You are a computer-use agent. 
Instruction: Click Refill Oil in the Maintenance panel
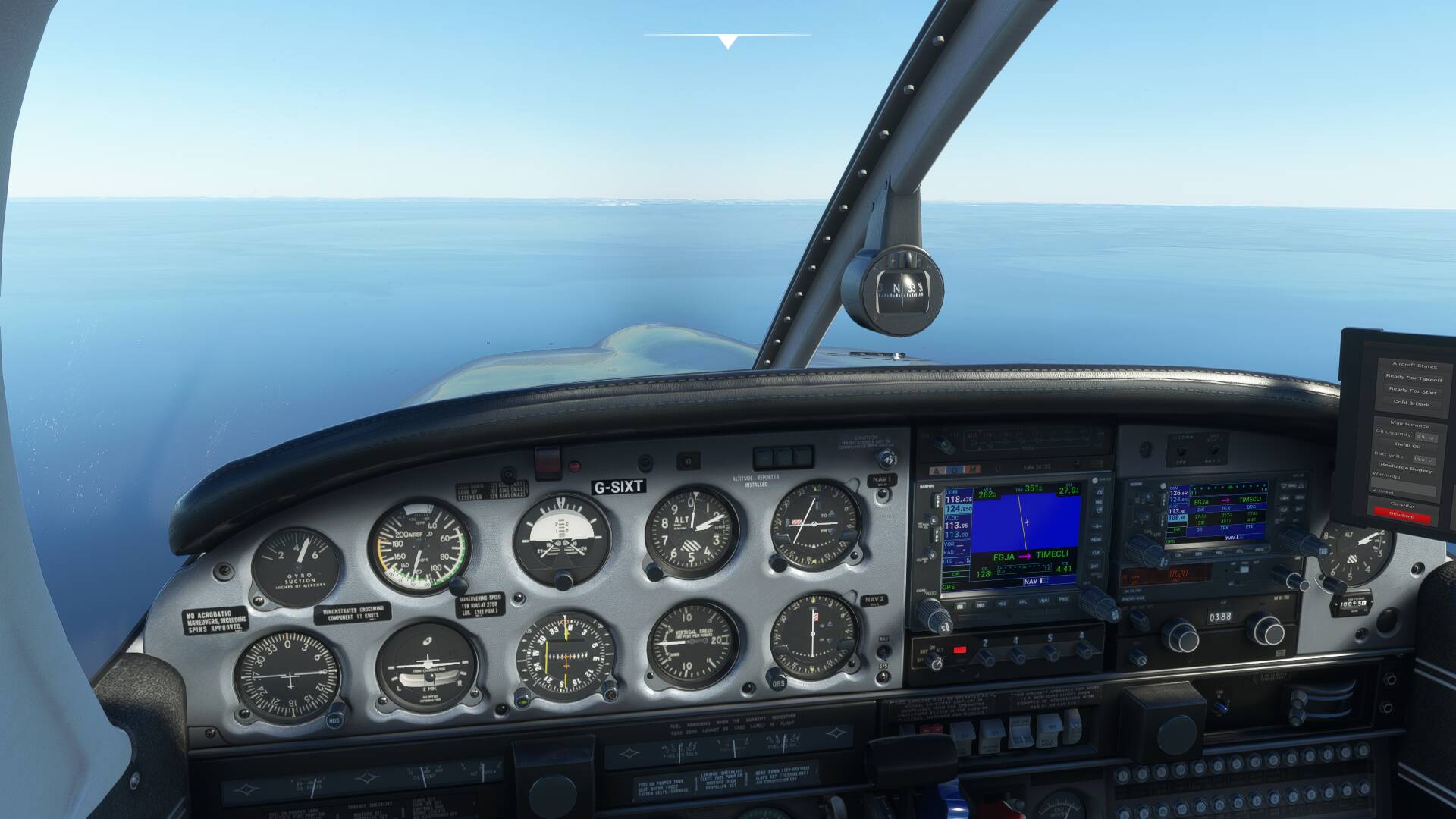point(1408,444)
